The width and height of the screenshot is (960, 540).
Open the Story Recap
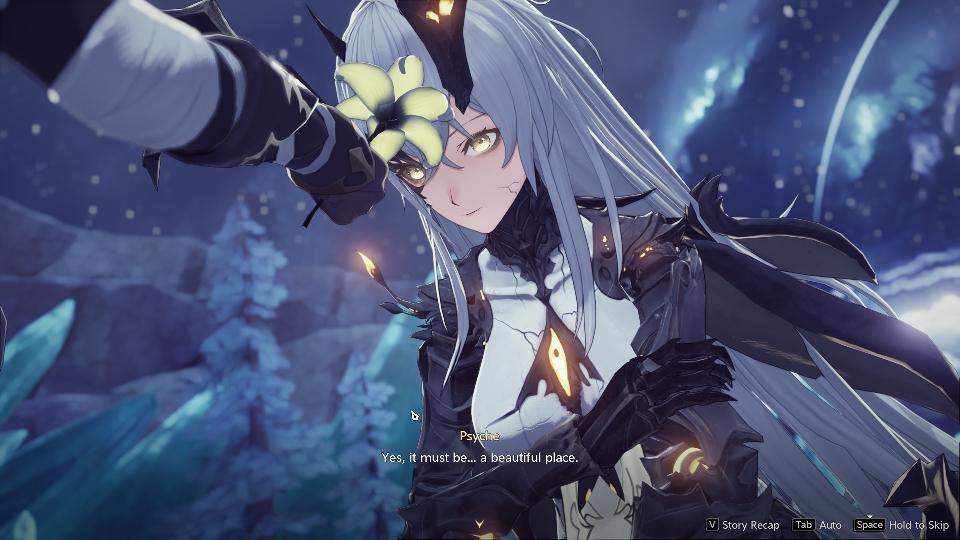point(743,525)
